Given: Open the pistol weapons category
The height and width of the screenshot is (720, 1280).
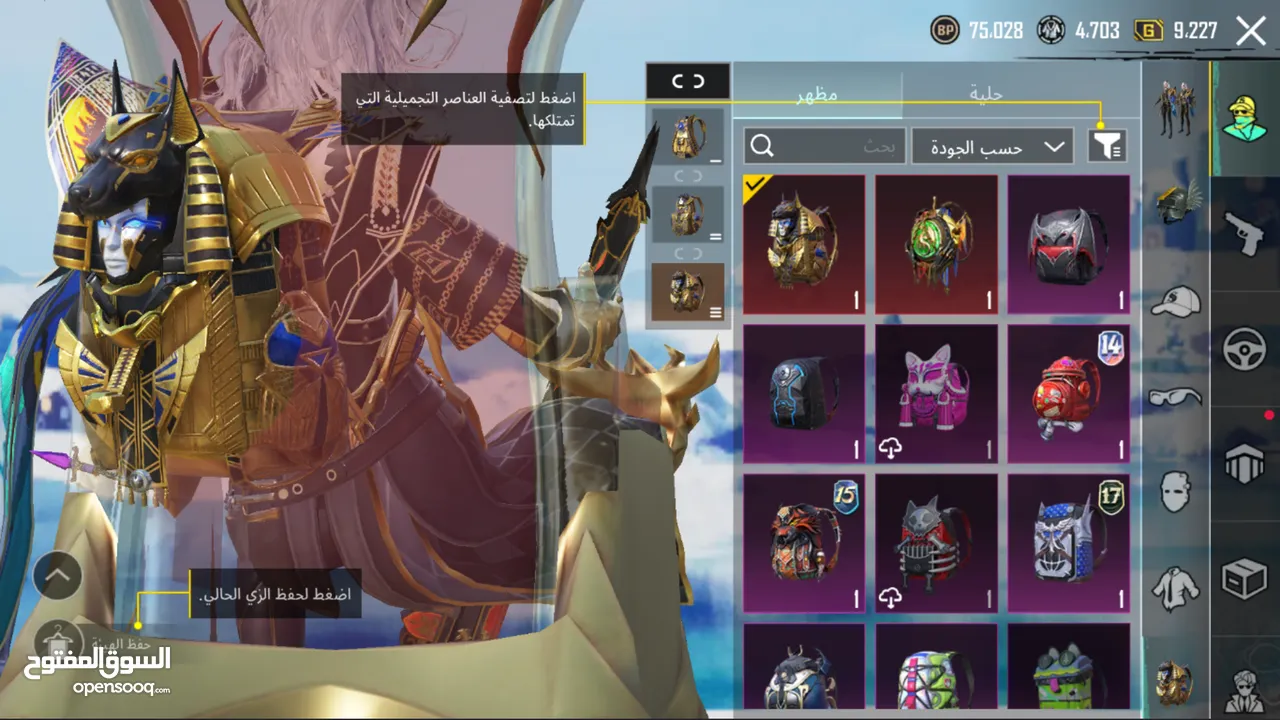Looking at the screenshot, I should click(1245, 233).
